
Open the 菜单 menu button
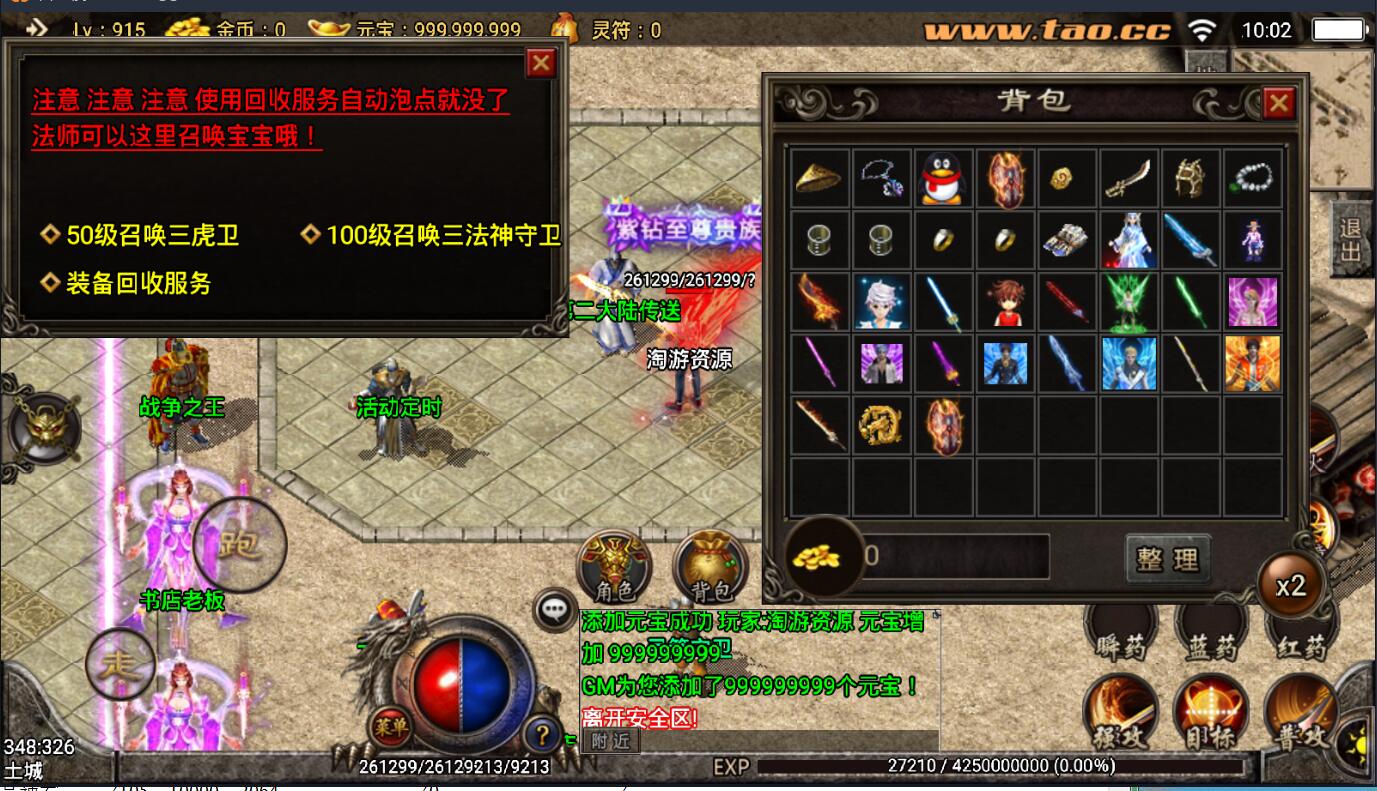(390, 727)
